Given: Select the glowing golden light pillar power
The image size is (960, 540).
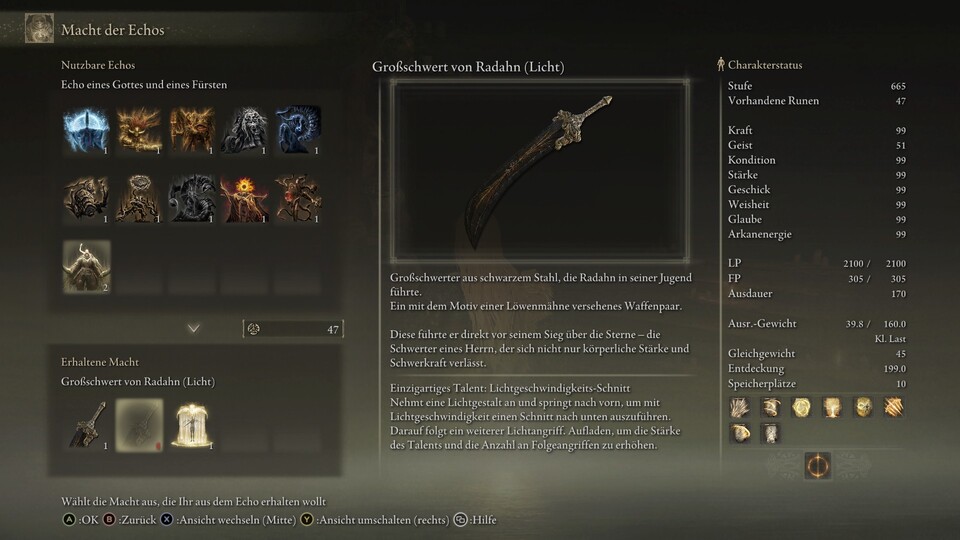Looking at the screenshot, I should click(x=192, y=423).
